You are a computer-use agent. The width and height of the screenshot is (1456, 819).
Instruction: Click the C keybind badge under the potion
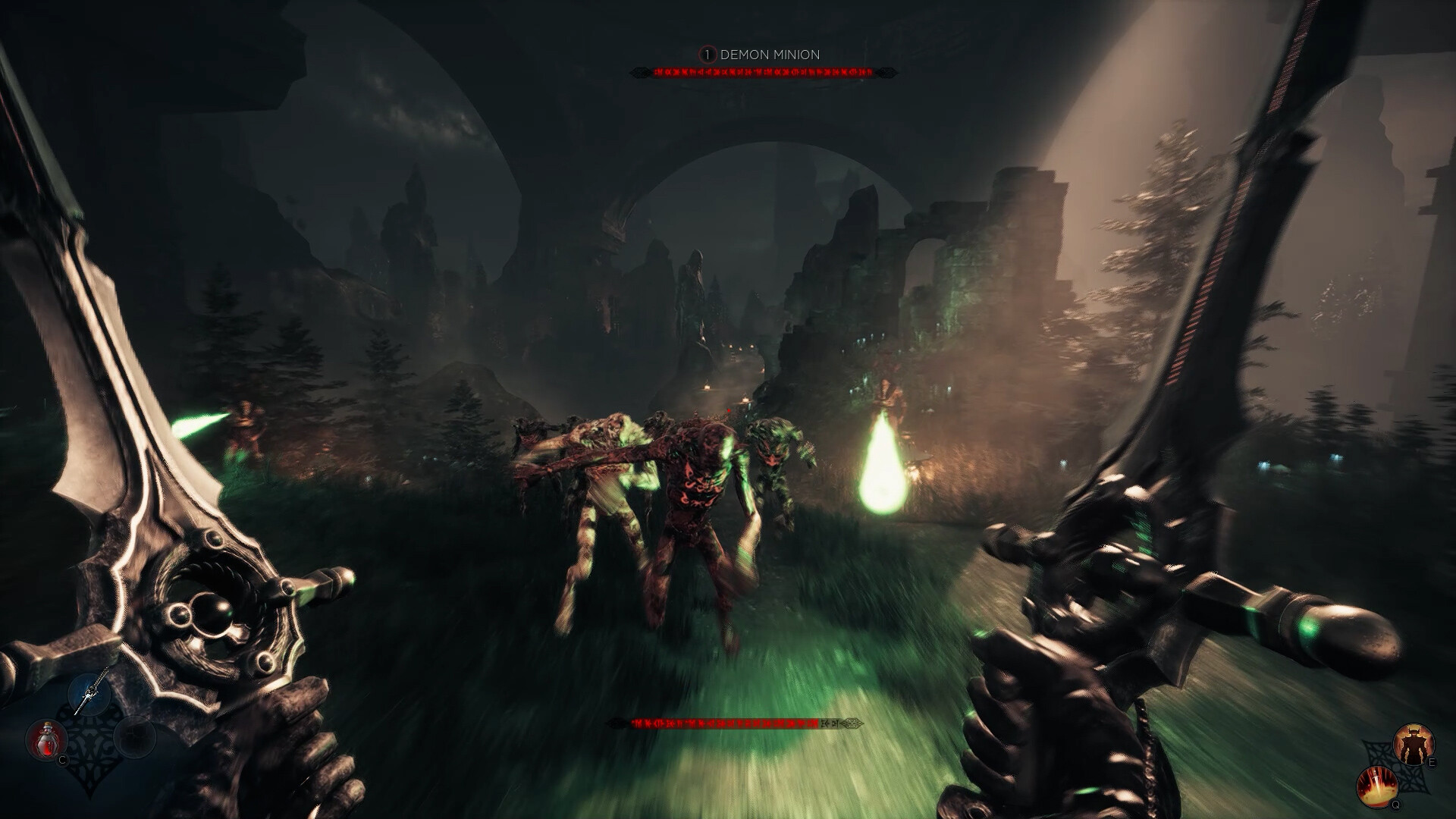point(62,759)
